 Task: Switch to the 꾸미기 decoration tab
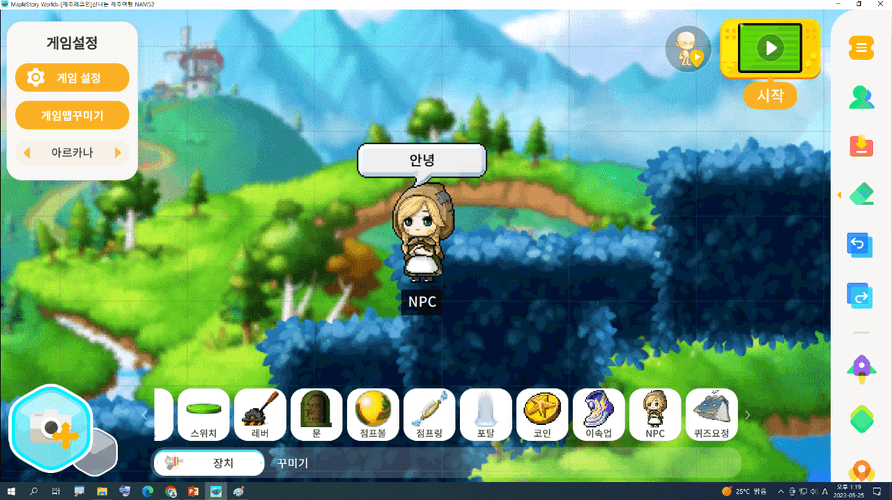[293, 463]
